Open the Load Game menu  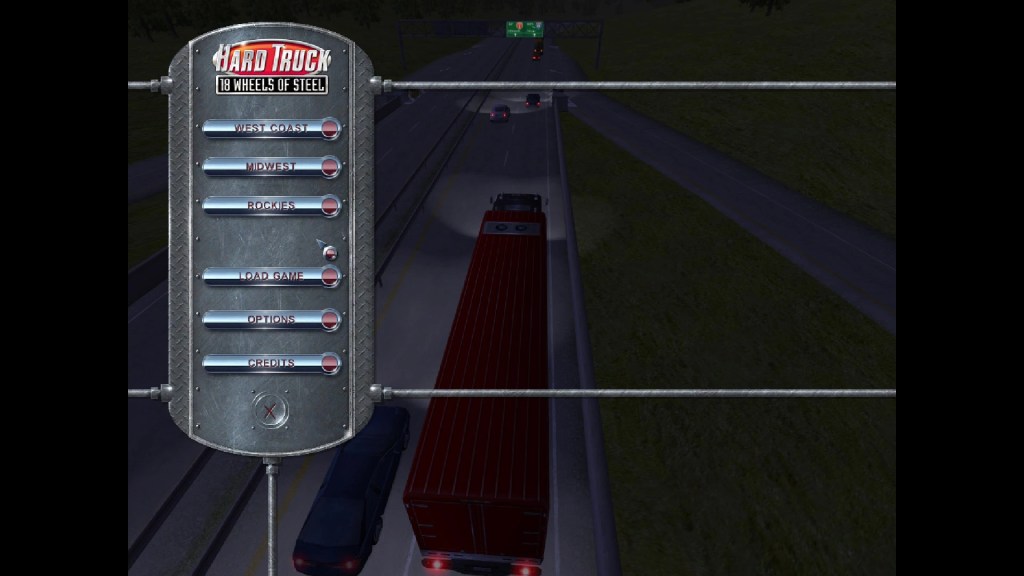[x=271, y=276]
